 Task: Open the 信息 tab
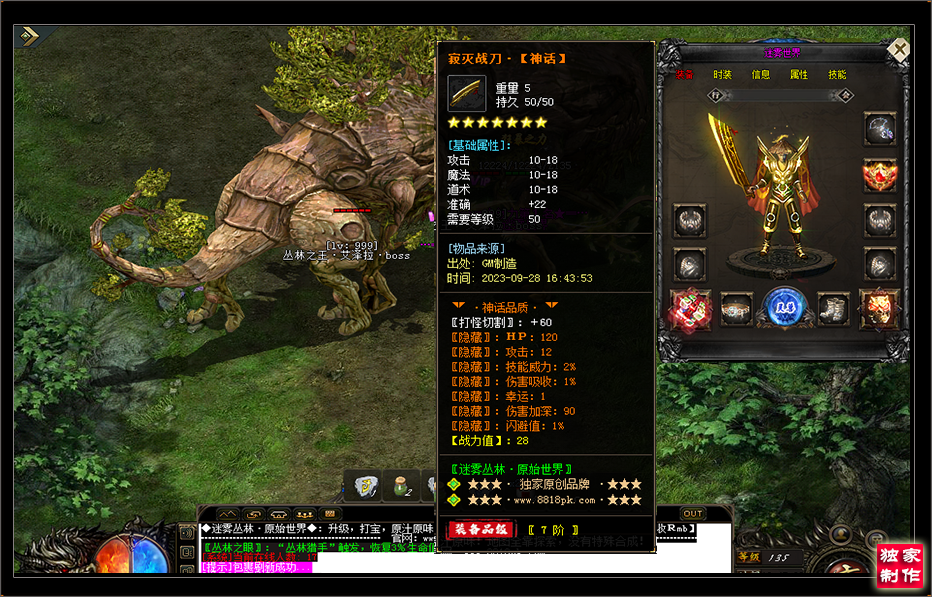coord(761,75)
